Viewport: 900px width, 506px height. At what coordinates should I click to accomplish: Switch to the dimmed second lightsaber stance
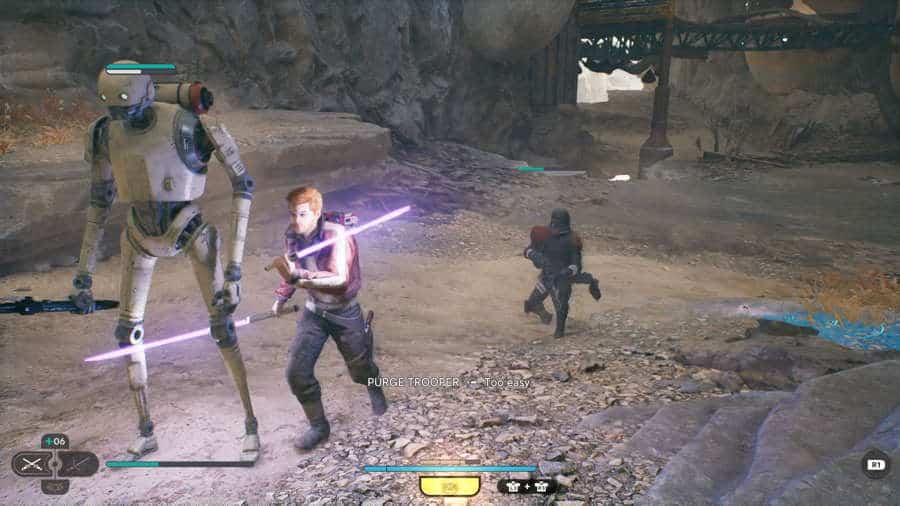coord(78,464)
